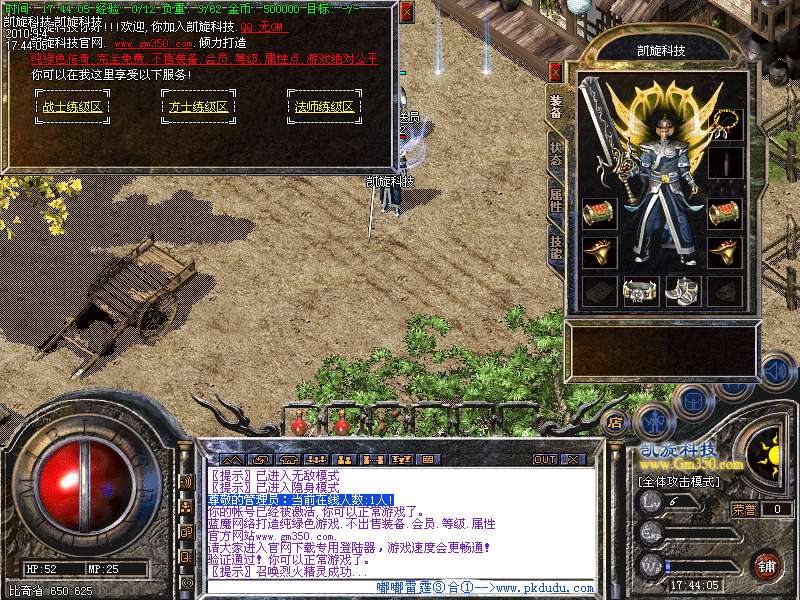
Task: Switch to the 状态 status tab
Action: point(556,154)
